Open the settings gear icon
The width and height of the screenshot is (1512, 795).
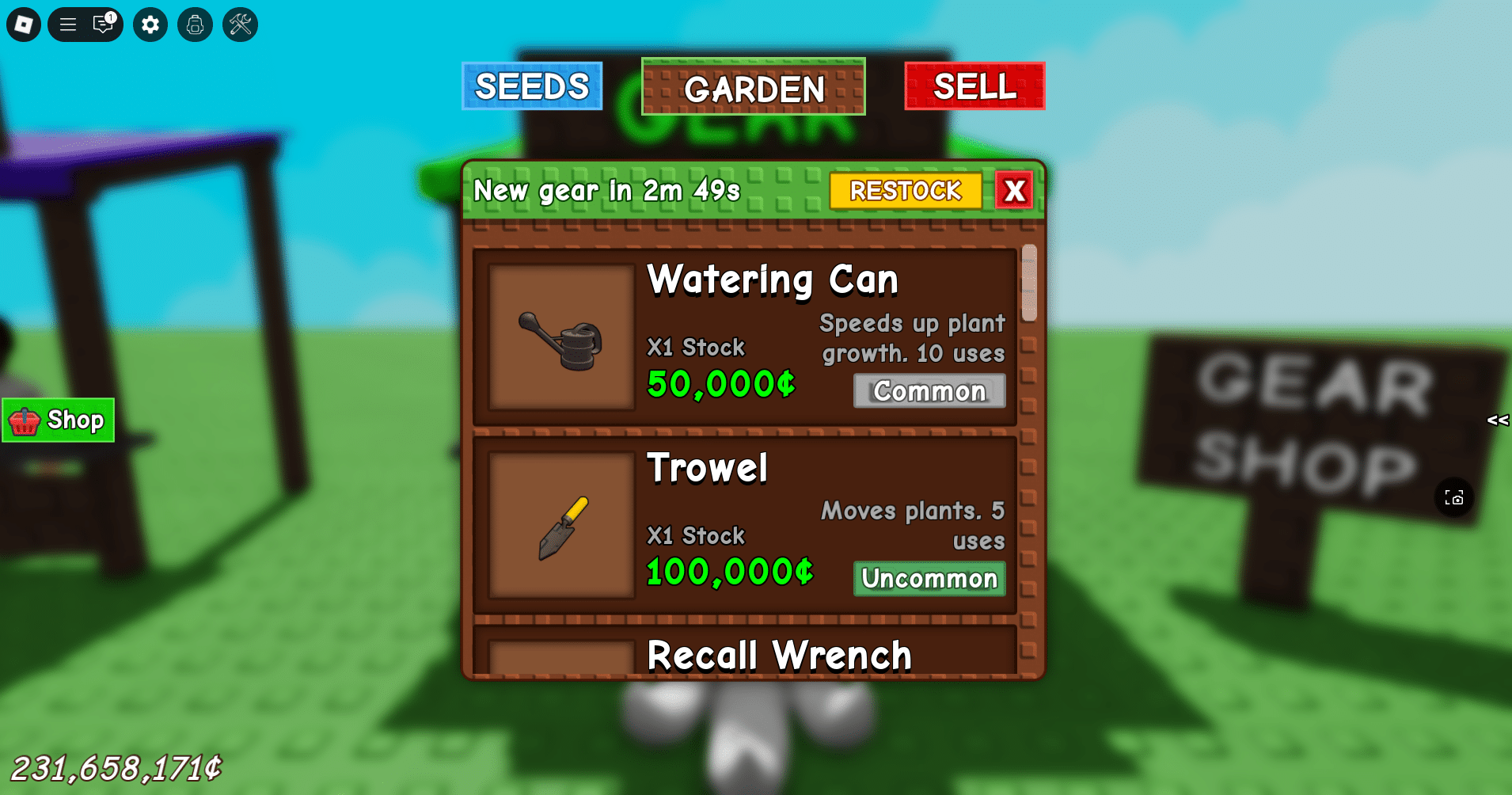pyautogui.click(x=150, y=25)
